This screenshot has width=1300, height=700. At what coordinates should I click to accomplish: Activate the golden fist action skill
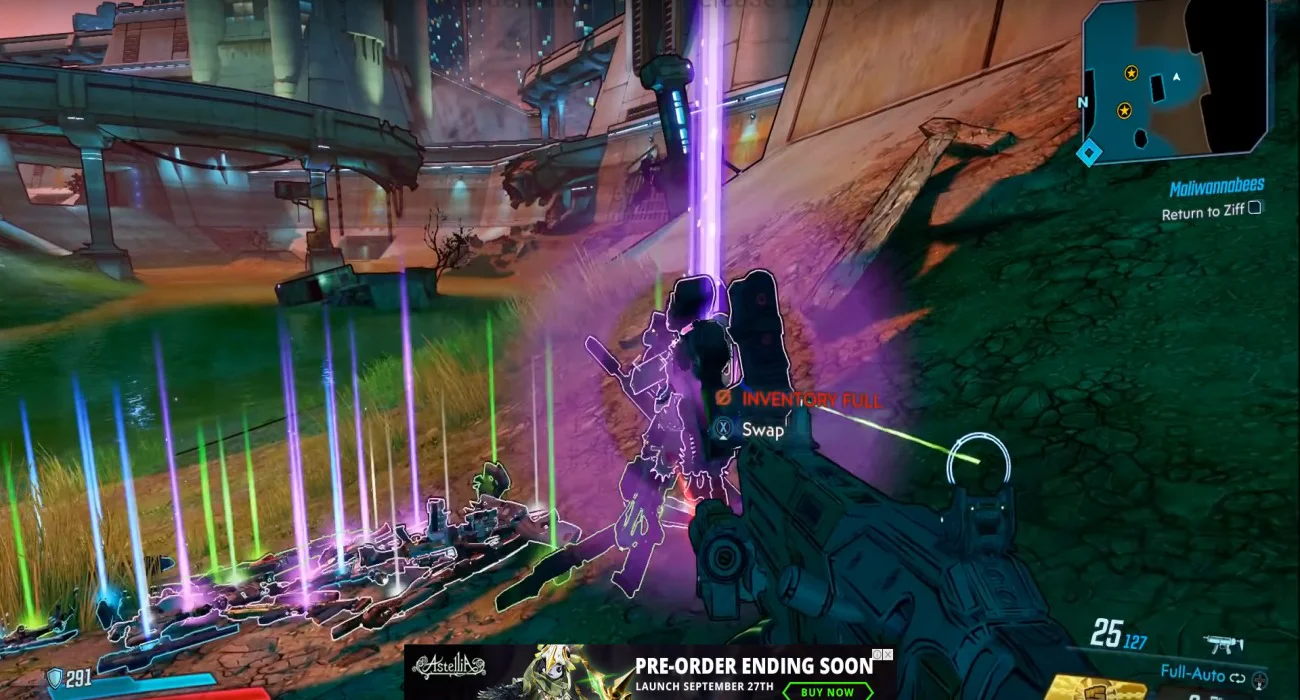tap(1097, 688)
